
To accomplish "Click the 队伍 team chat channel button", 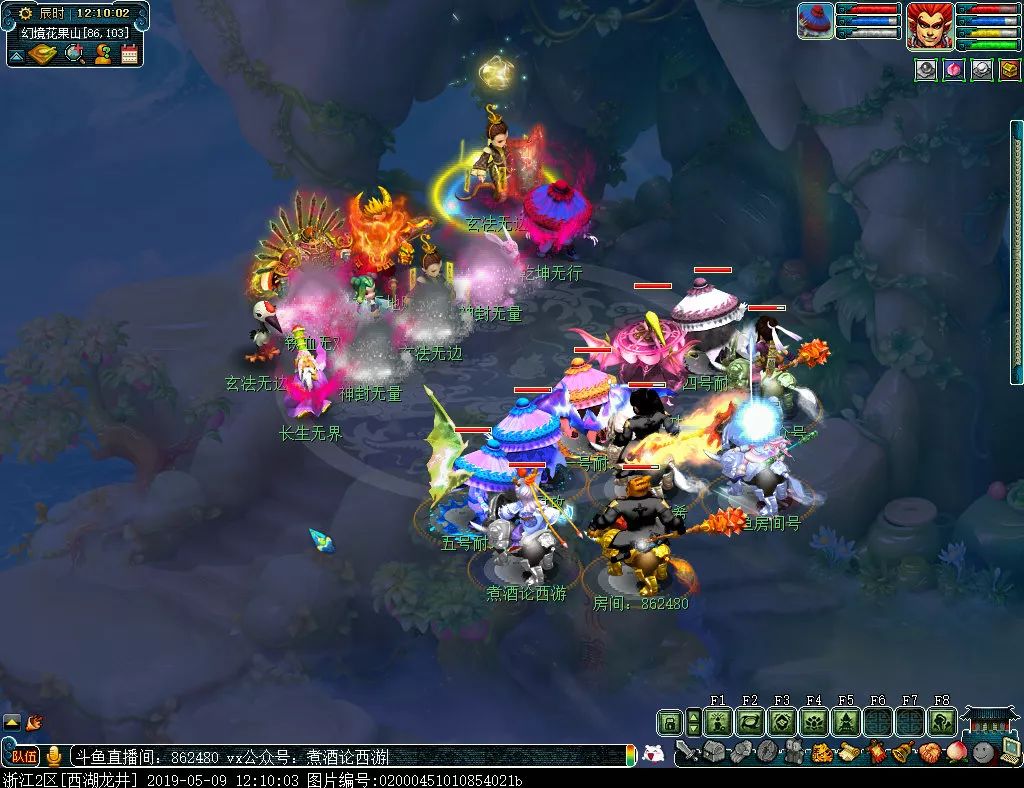I will [x=24, y=756].
